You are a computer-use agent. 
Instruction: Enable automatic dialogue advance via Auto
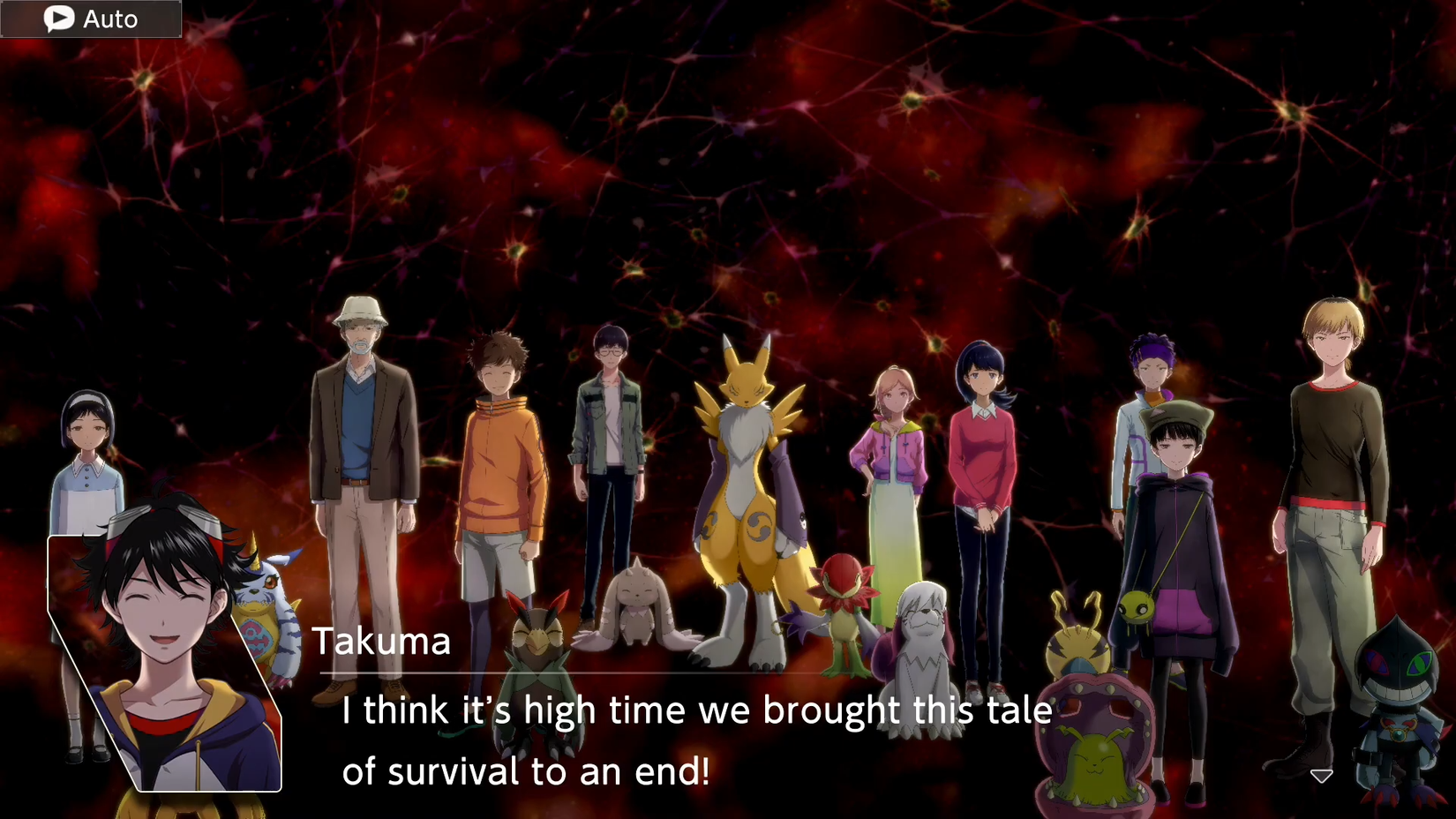[88, 18]
